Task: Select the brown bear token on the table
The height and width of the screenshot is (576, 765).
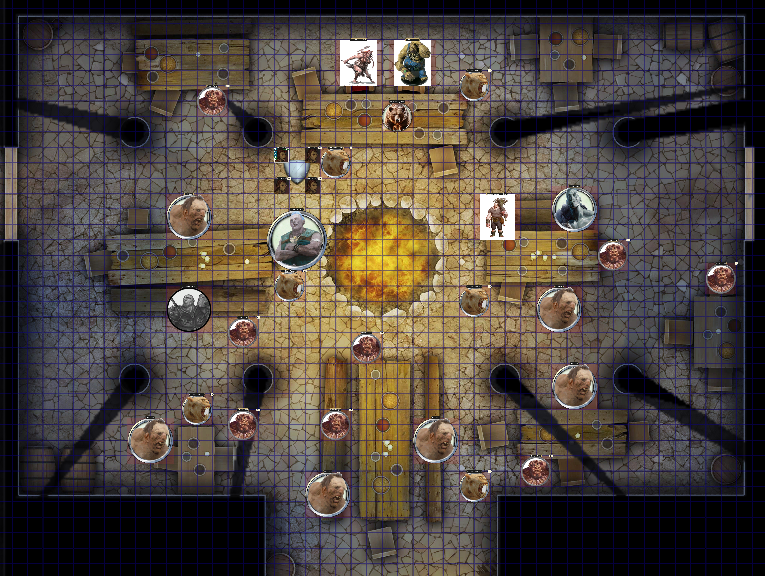Action: click(396, 117)
